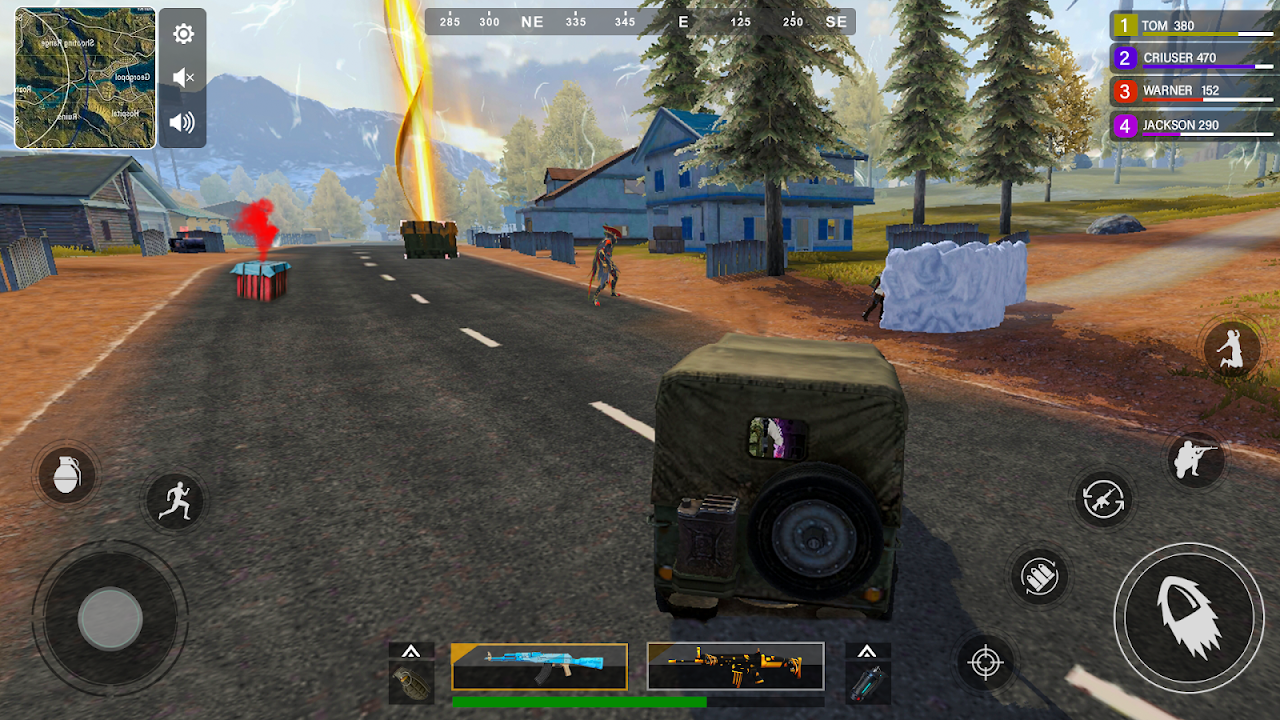Viewport: 1280px width, 720px height.
Task: Open the settings gear menu
Action: point(183,34)
